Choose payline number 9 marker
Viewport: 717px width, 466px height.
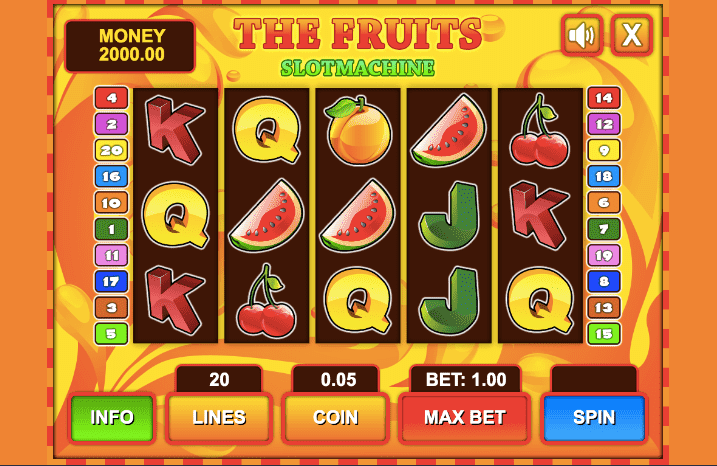pyautogui.click(x=603, y=150)
